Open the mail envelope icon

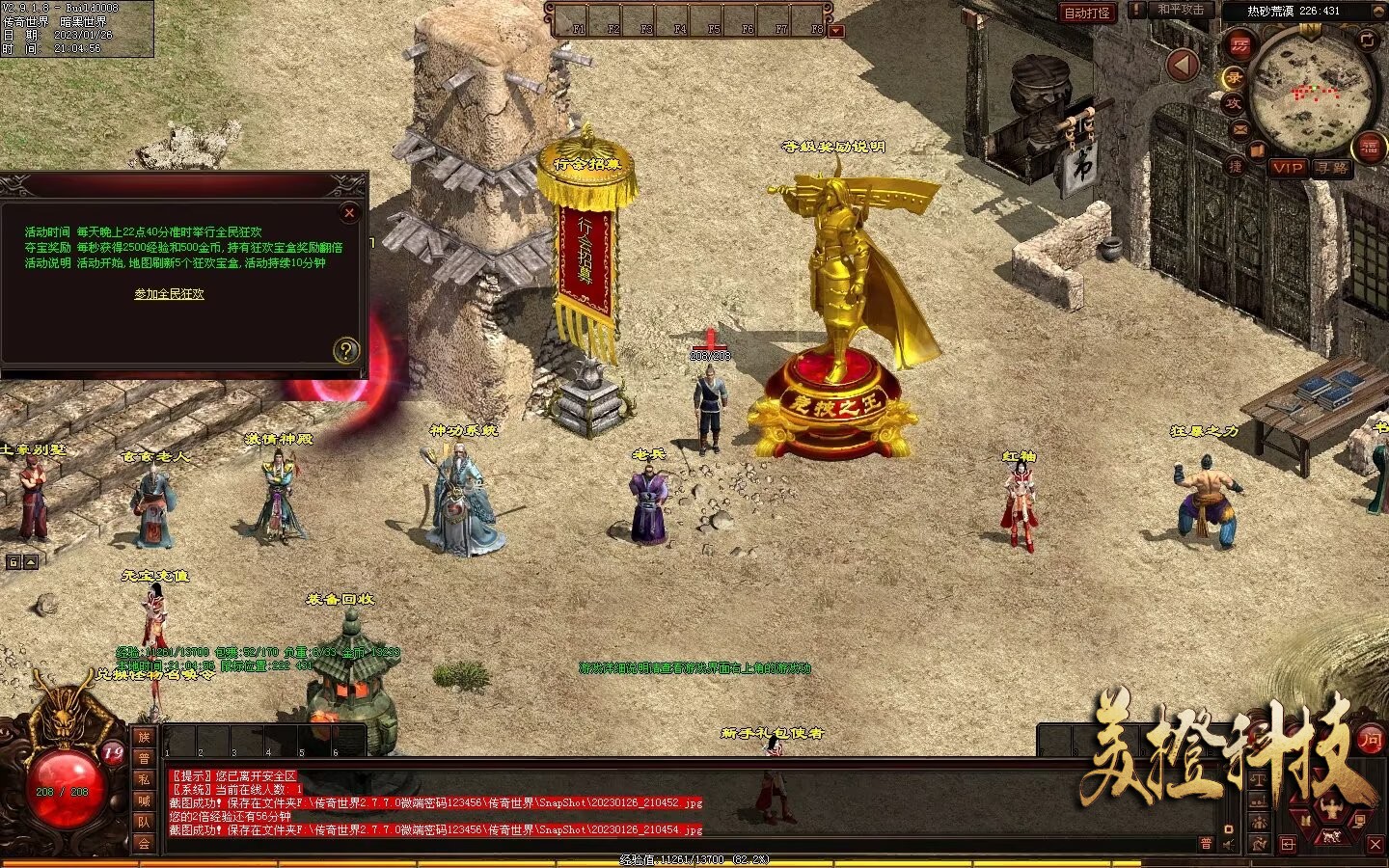click(1240, 128)
